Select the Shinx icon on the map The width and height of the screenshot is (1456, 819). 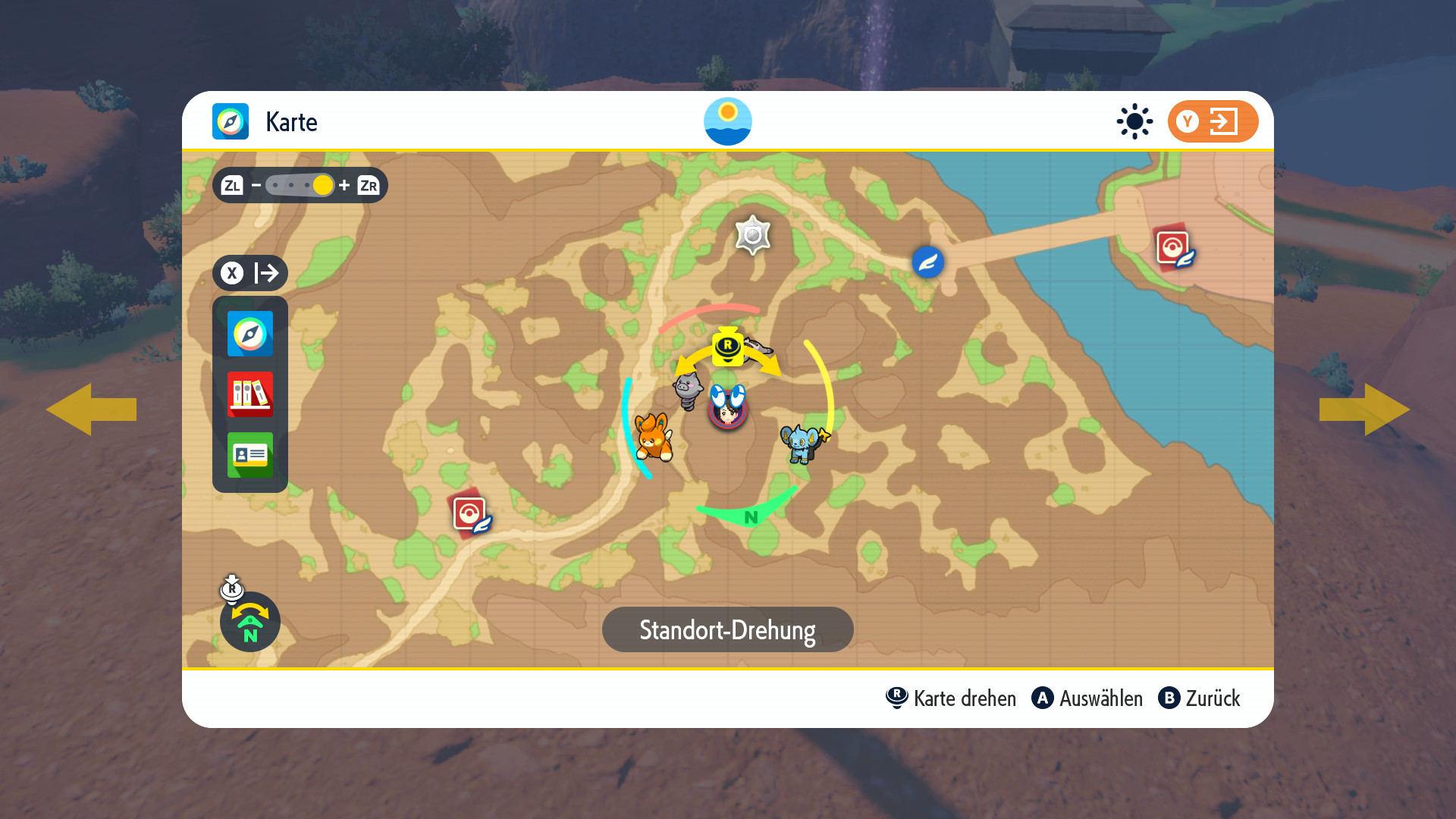803,442
